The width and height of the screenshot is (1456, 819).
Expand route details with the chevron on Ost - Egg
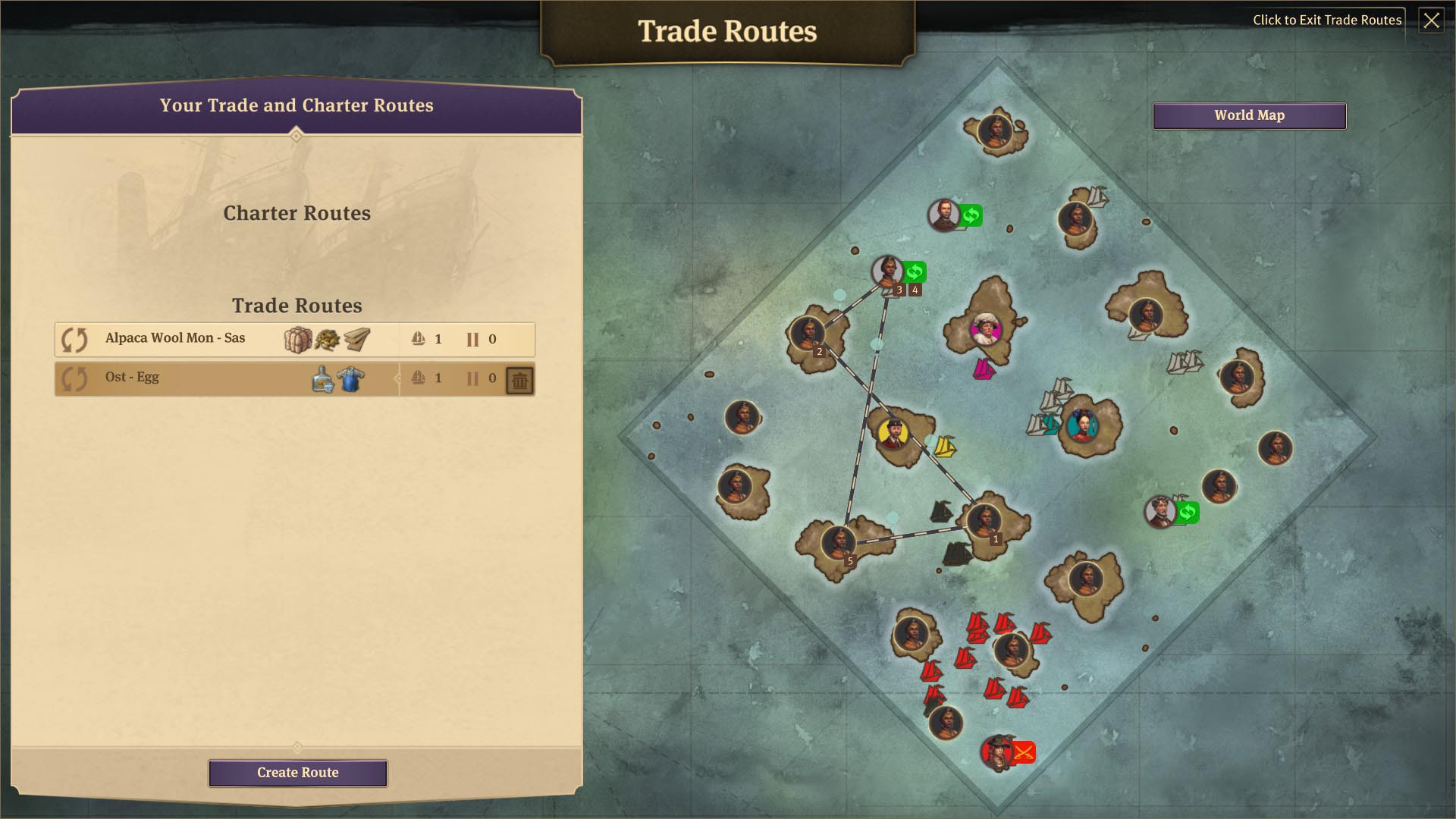[x=397, y=378]
